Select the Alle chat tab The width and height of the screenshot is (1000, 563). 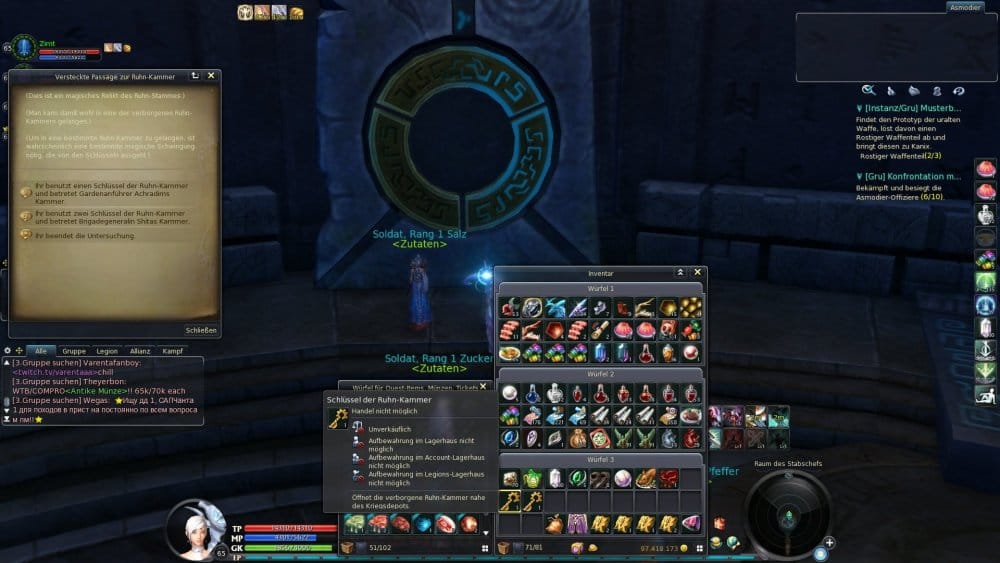click(40, 351)
